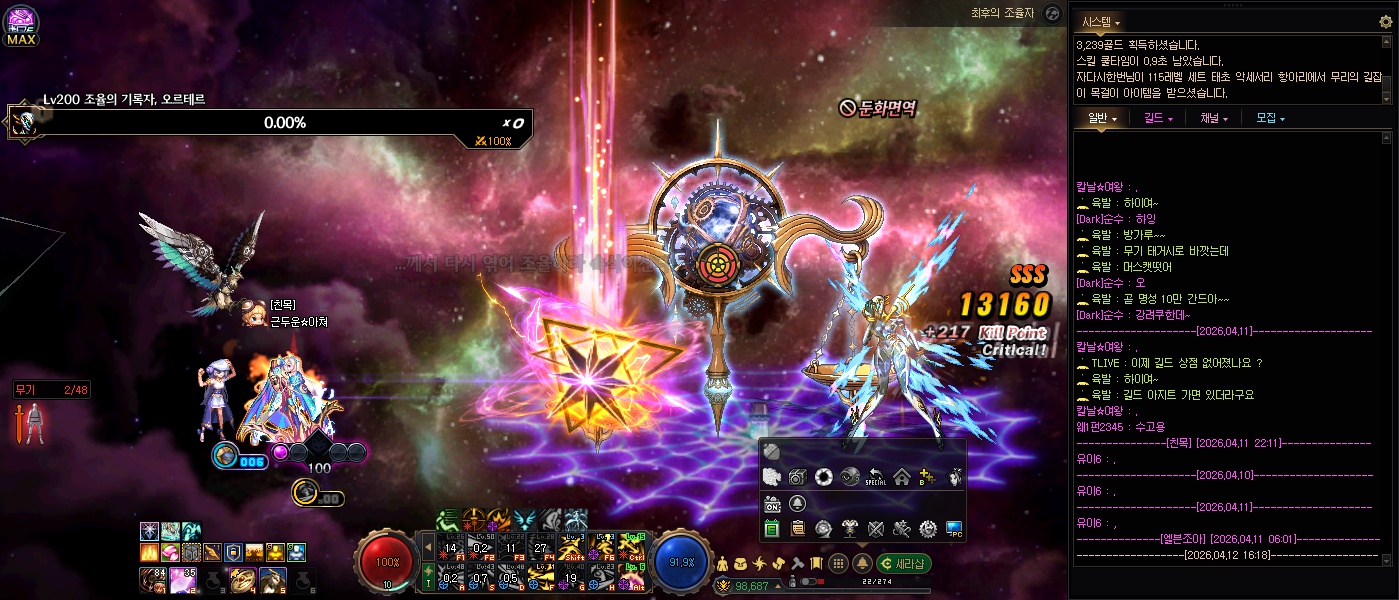Click the PC monitor icon
The image size is (1399, 600).
[954, 528]
